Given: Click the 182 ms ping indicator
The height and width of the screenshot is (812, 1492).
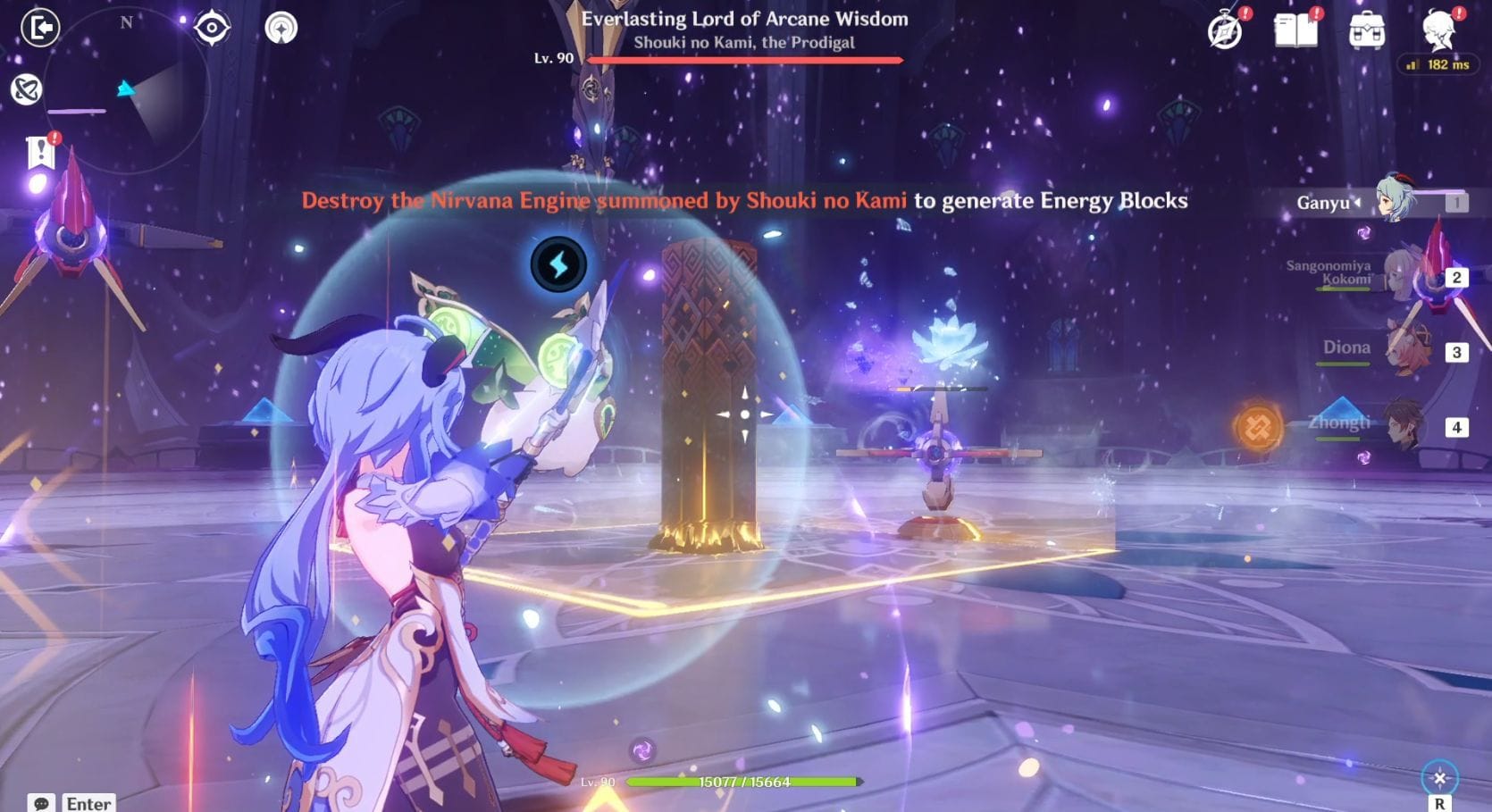Looking at the screenshot, I should pyautogui.click(x=1440, y=63).
